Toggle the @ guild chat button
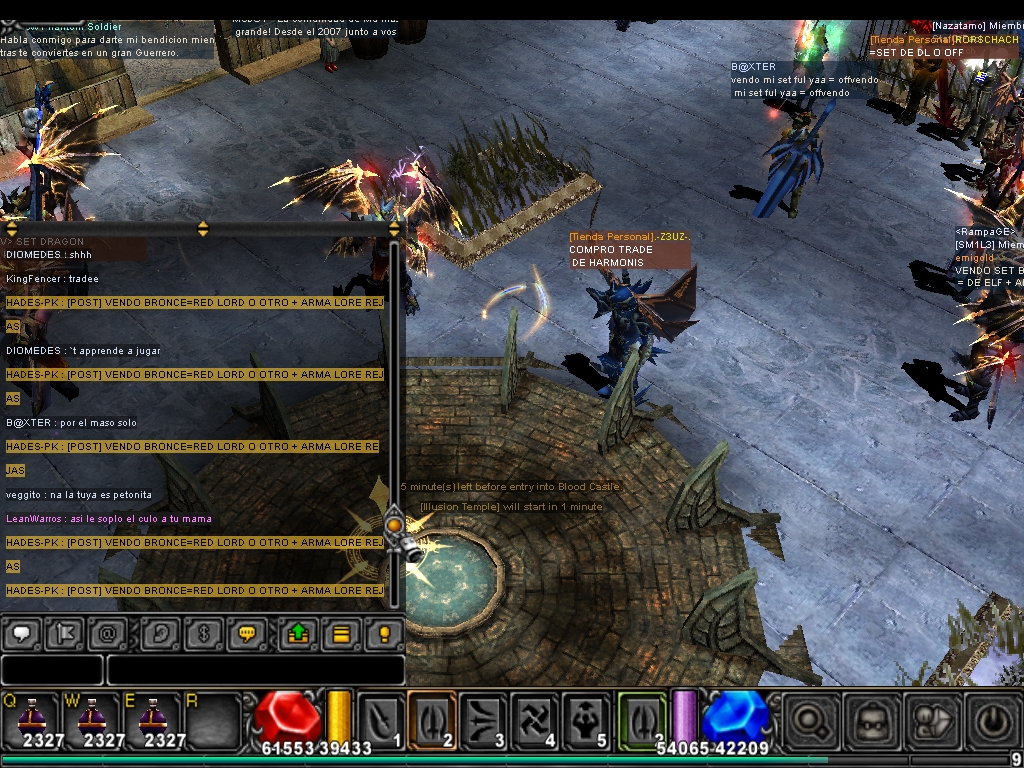Viewport: 1024px width, 768px height. coord(107,634)
